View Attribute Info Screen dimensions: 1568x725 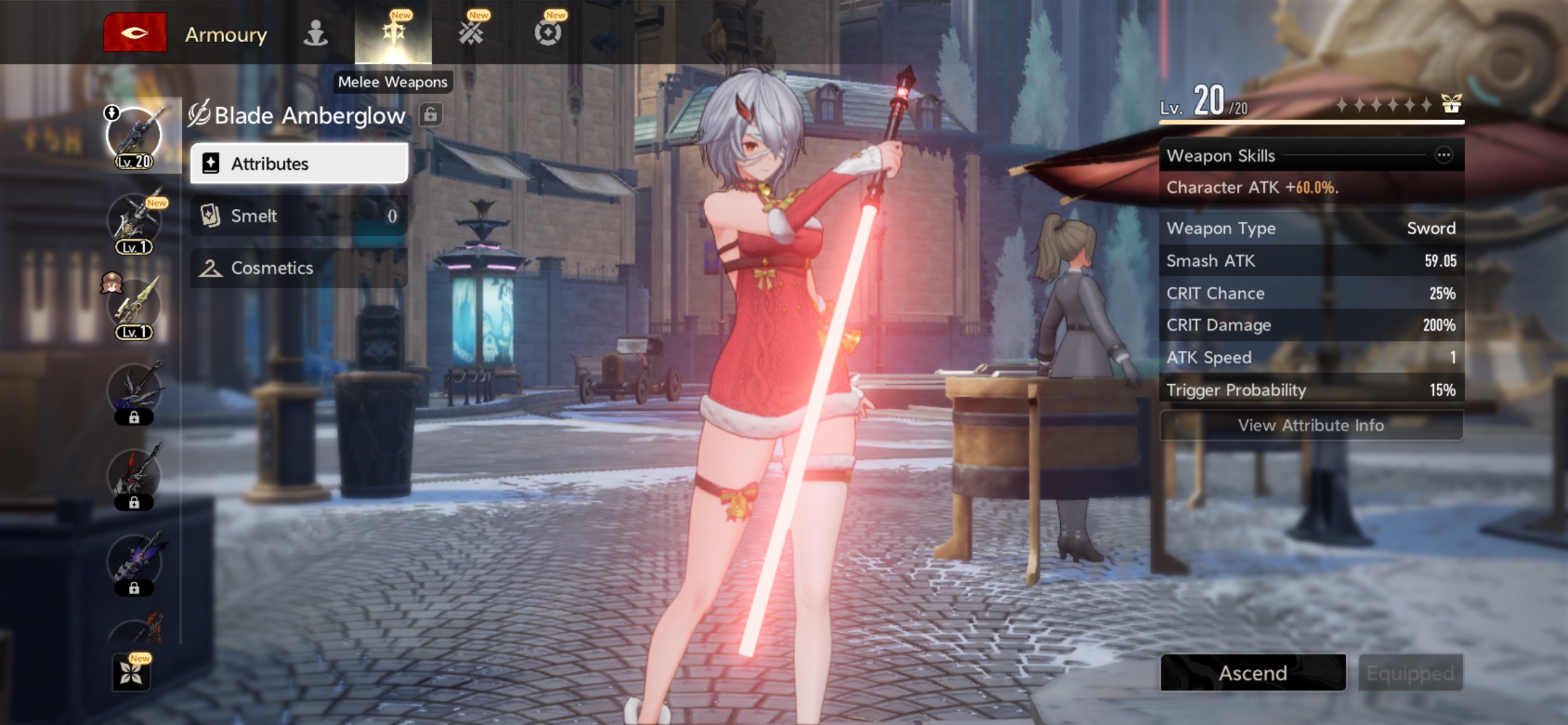click(x=1311, y=425)
